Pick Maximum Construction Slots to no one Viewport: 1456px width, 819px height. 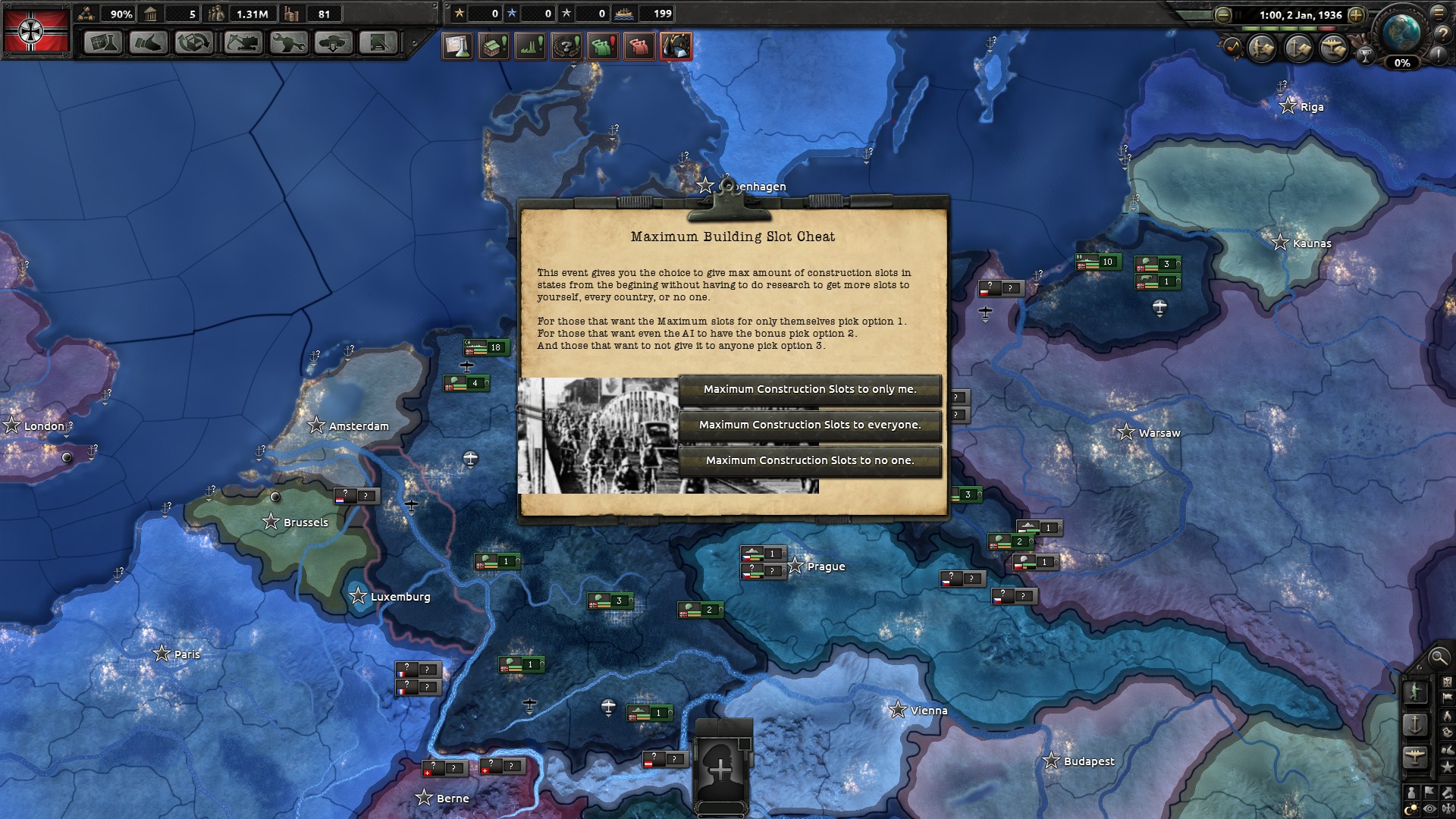point(810,461)
